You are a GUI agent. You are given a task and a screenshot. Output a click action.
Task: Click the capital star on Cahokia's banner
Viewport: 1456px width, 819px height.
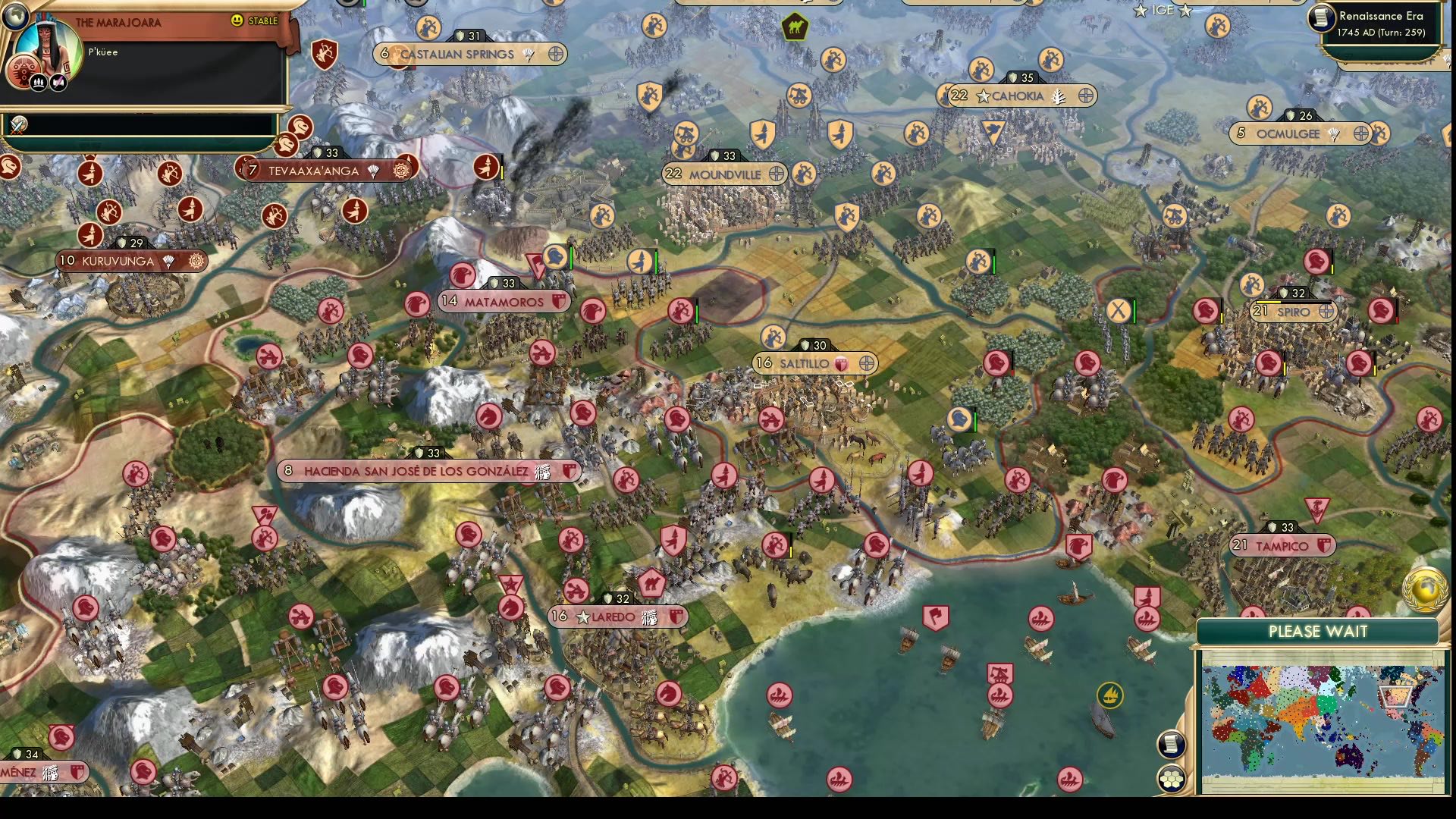click(x=984, y=96)
